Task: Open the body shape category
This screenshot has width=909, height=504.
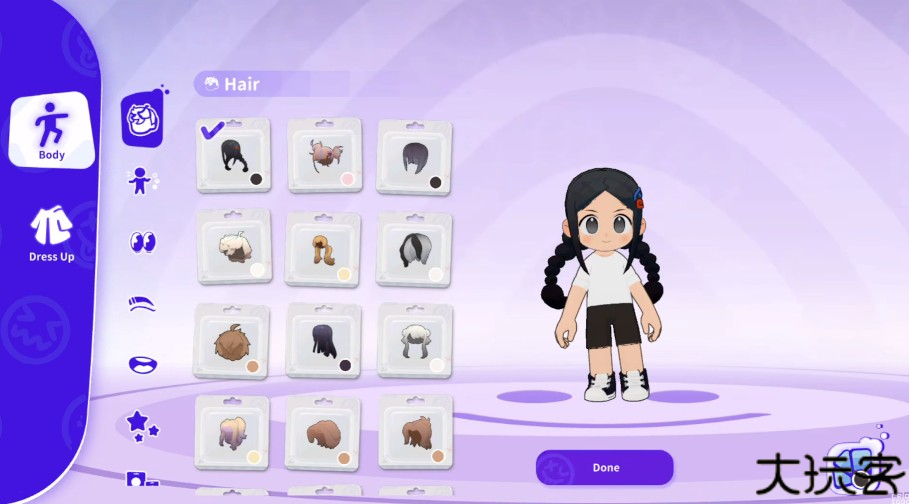Action: coord(142,181)
